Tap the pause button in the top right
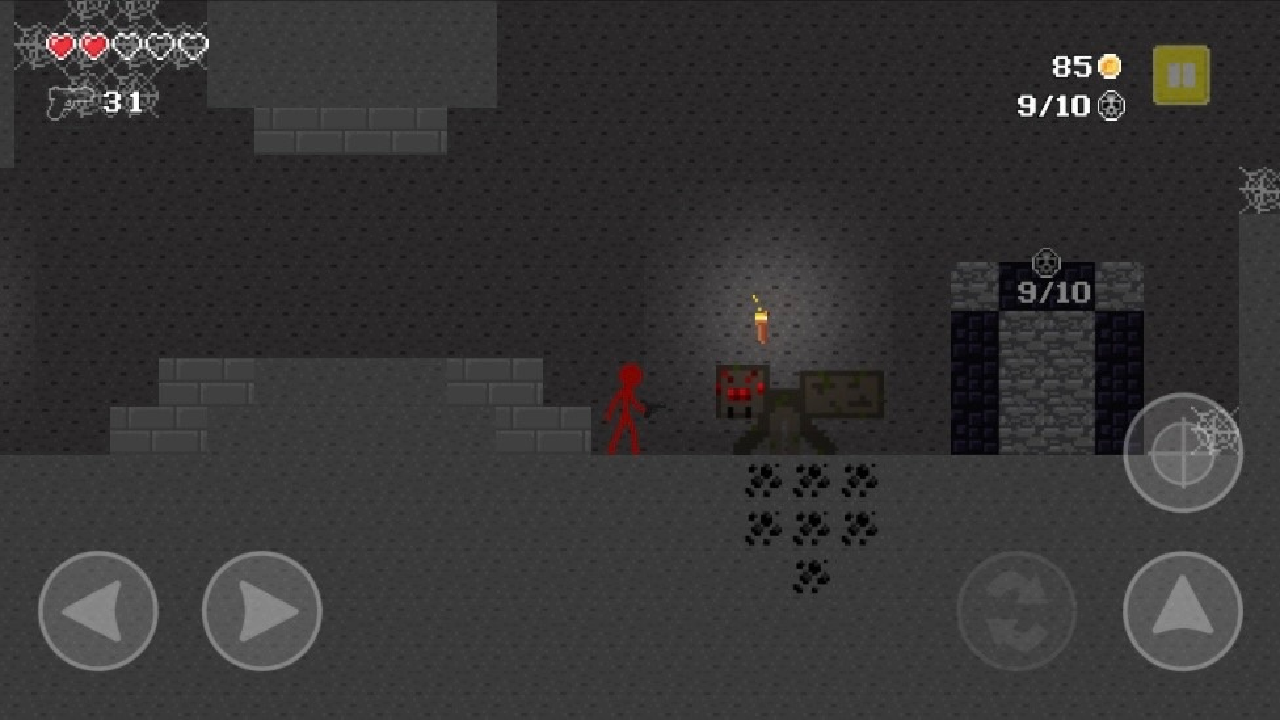This screenshot has width=1280, height=720. click(1181, 72)
